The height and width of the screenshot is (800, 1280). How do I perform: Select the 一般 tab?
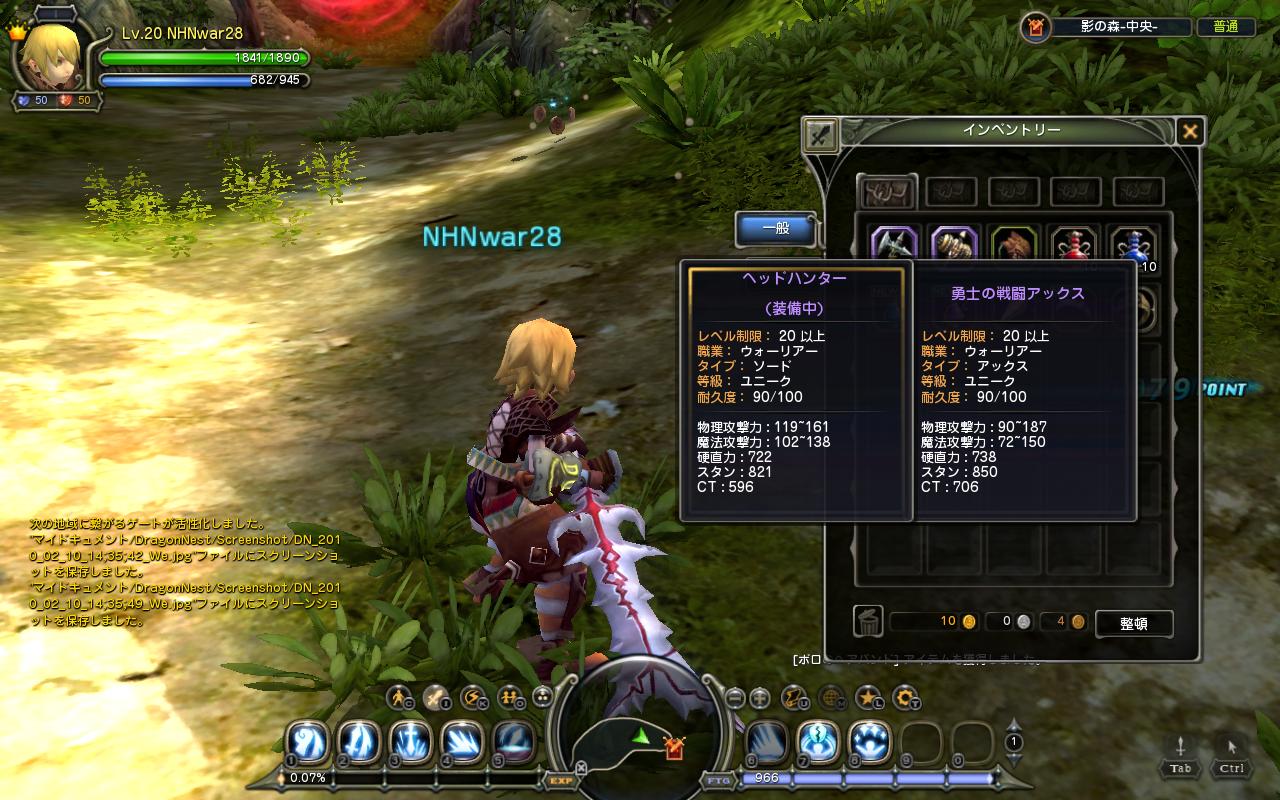776,228
